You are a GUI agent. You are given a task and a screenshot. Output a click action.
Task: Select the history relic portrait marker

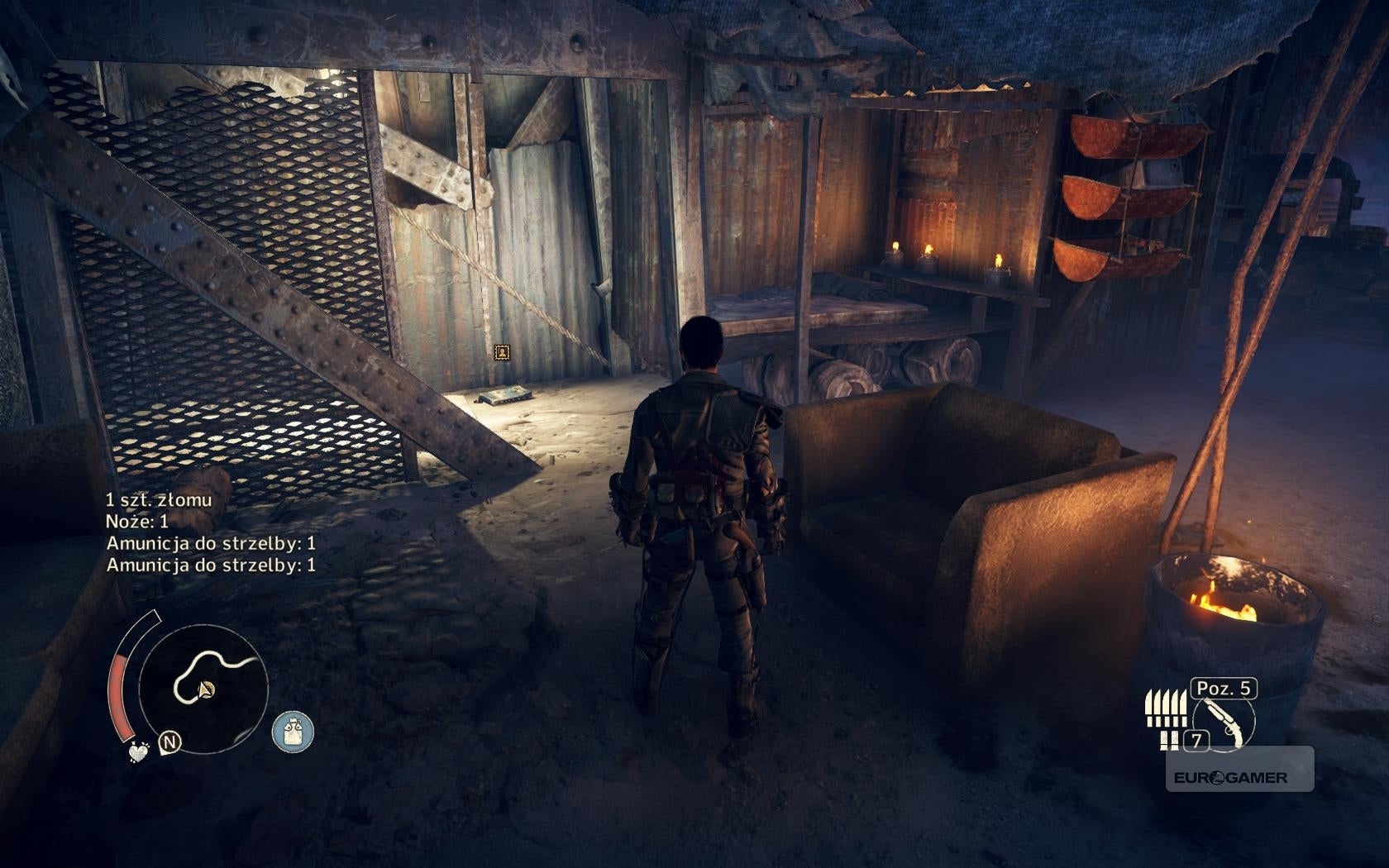502,353
